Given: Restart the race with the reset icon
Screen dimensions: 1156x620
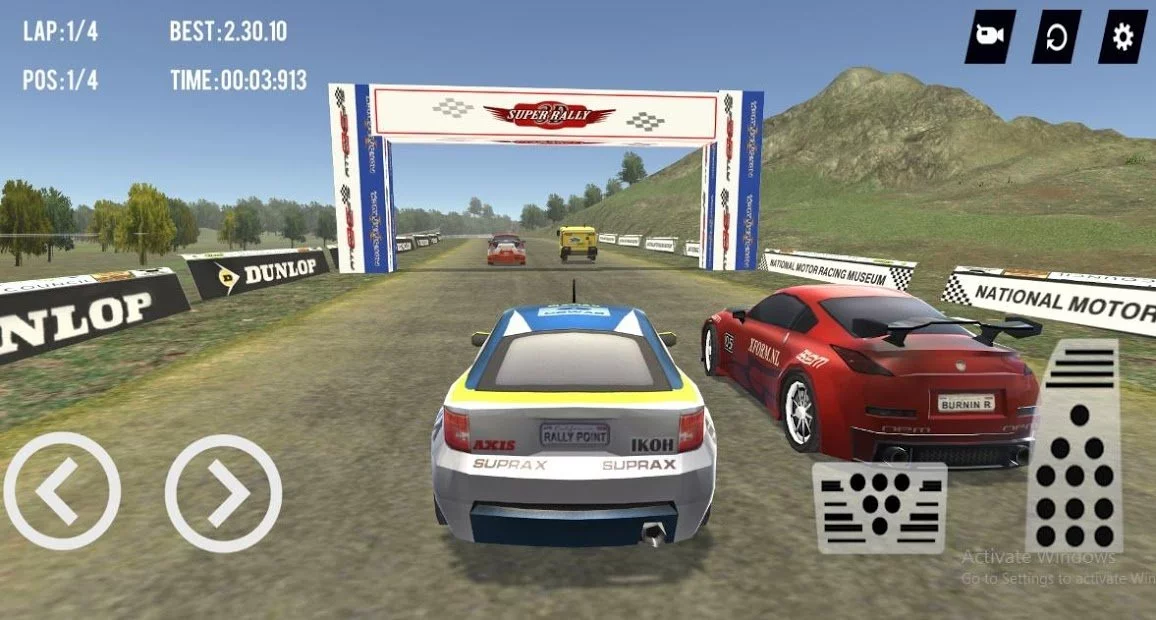Looking at the screenshot, I should click(1056, 37).
